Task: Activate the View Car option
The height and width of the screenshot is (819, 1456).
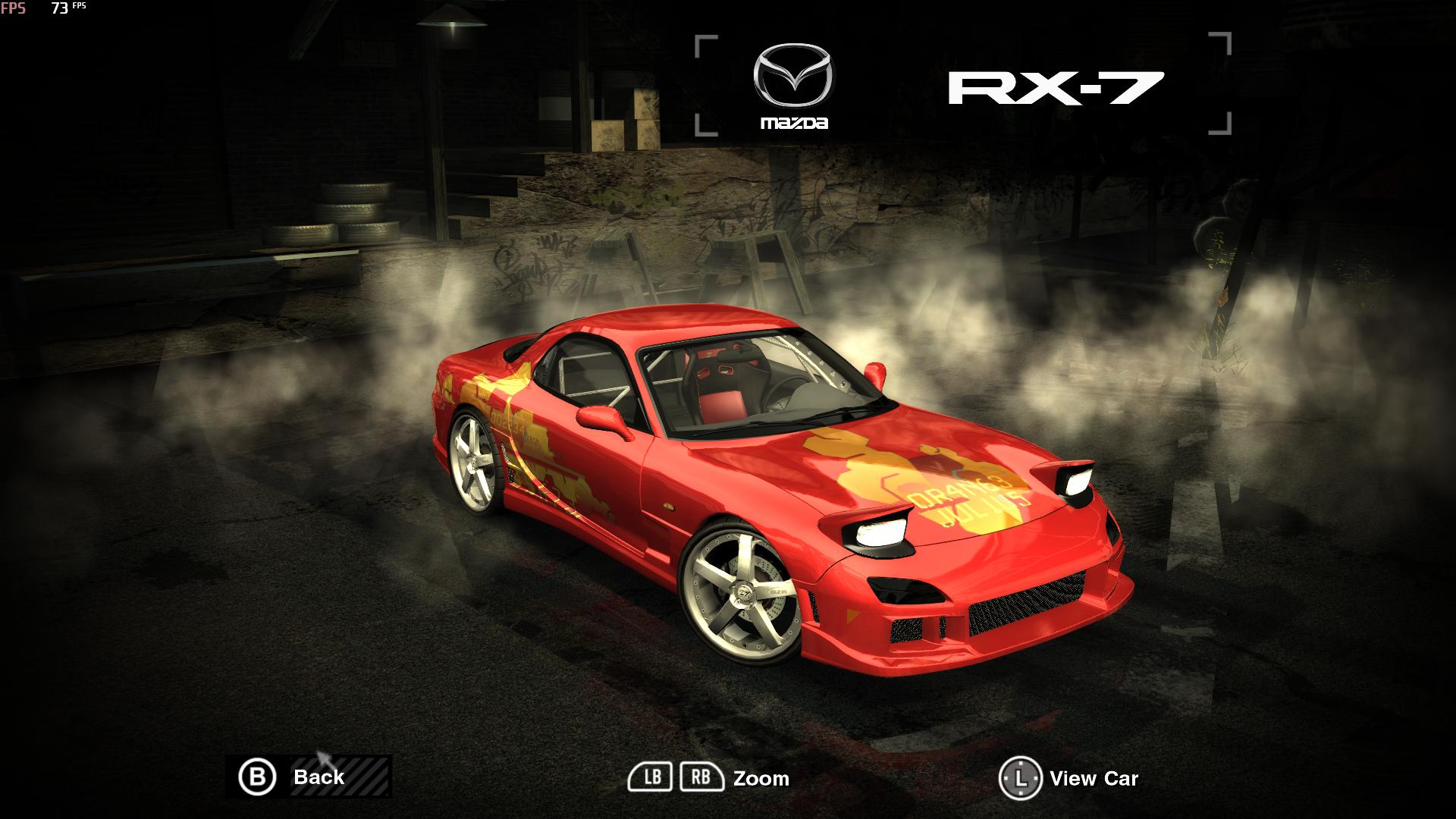Action: [1094, 779]
